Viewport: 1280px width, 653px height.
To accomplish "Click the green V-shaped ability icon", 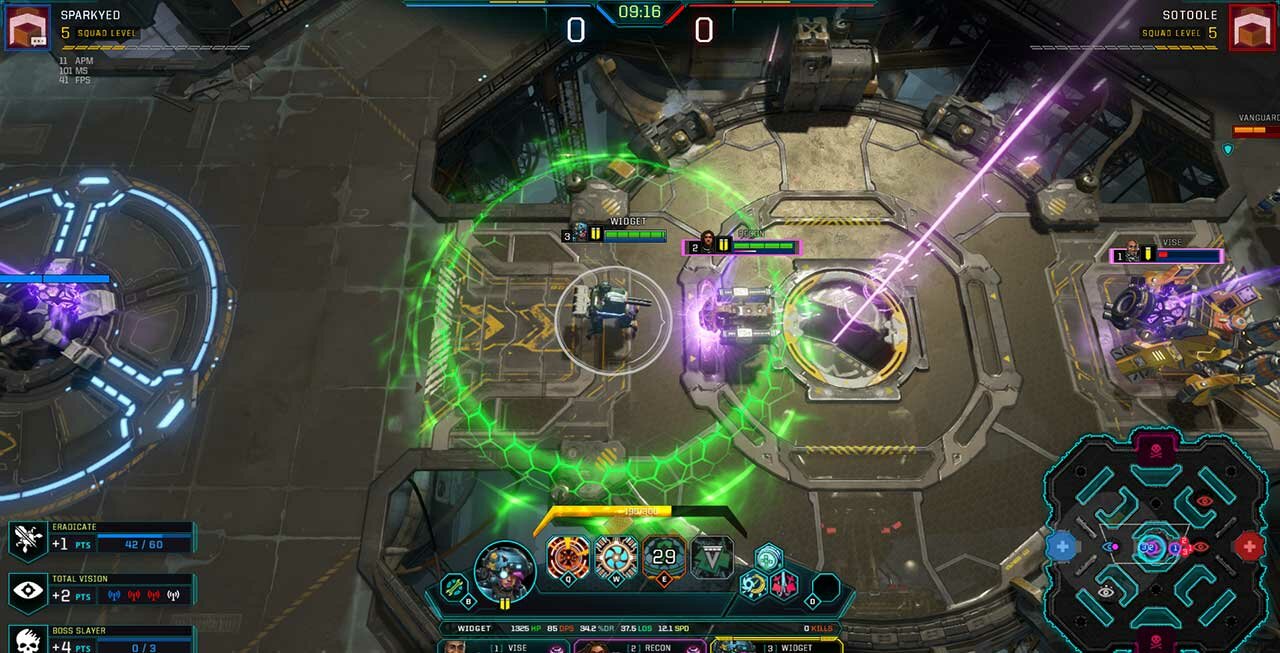I will pos(712,557).
